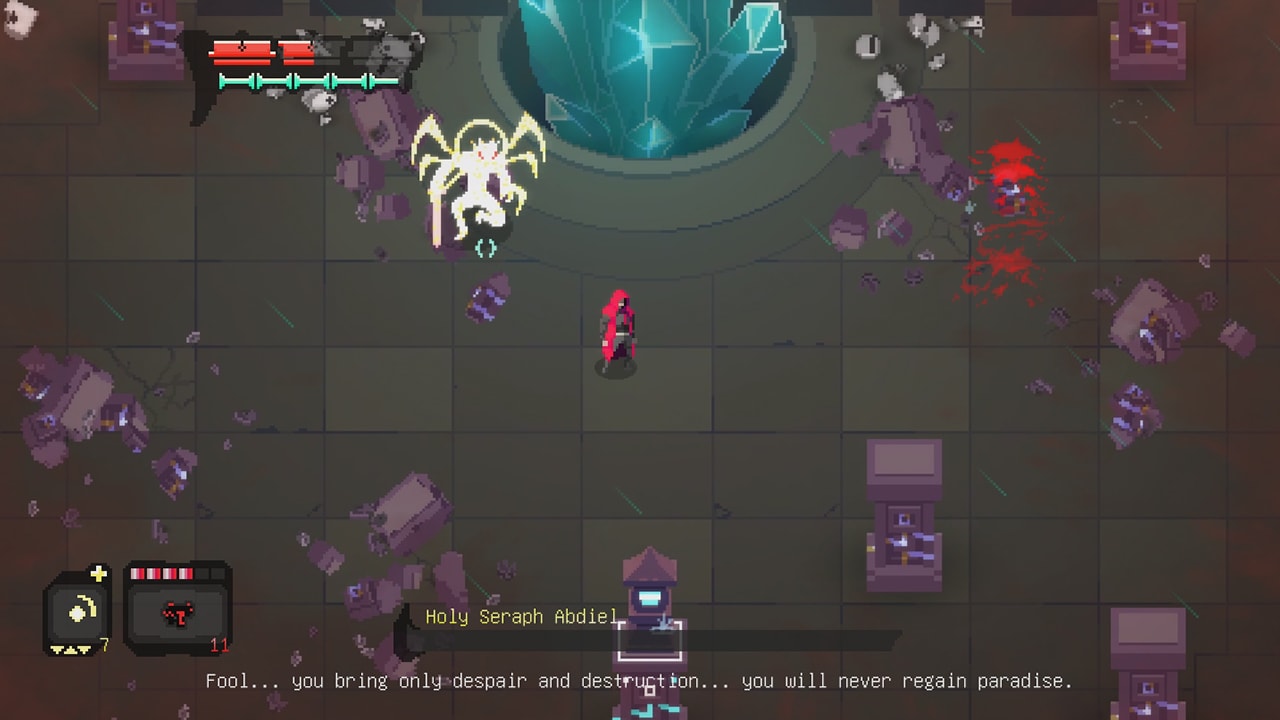Select the boss name Holy Seraph Abdiel

pyautogui.click(x=521, y=617)
